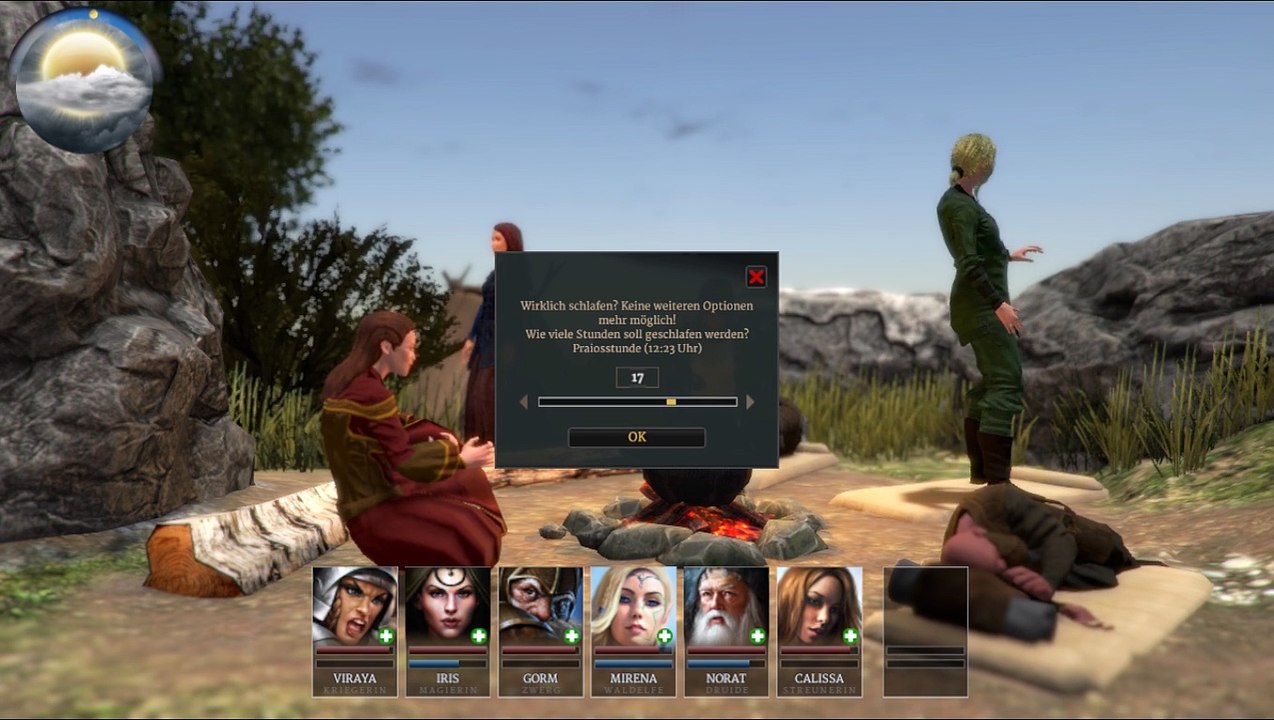
Task: Click the green plus on Viraya's portrait
Action: (x=386, y=636)
